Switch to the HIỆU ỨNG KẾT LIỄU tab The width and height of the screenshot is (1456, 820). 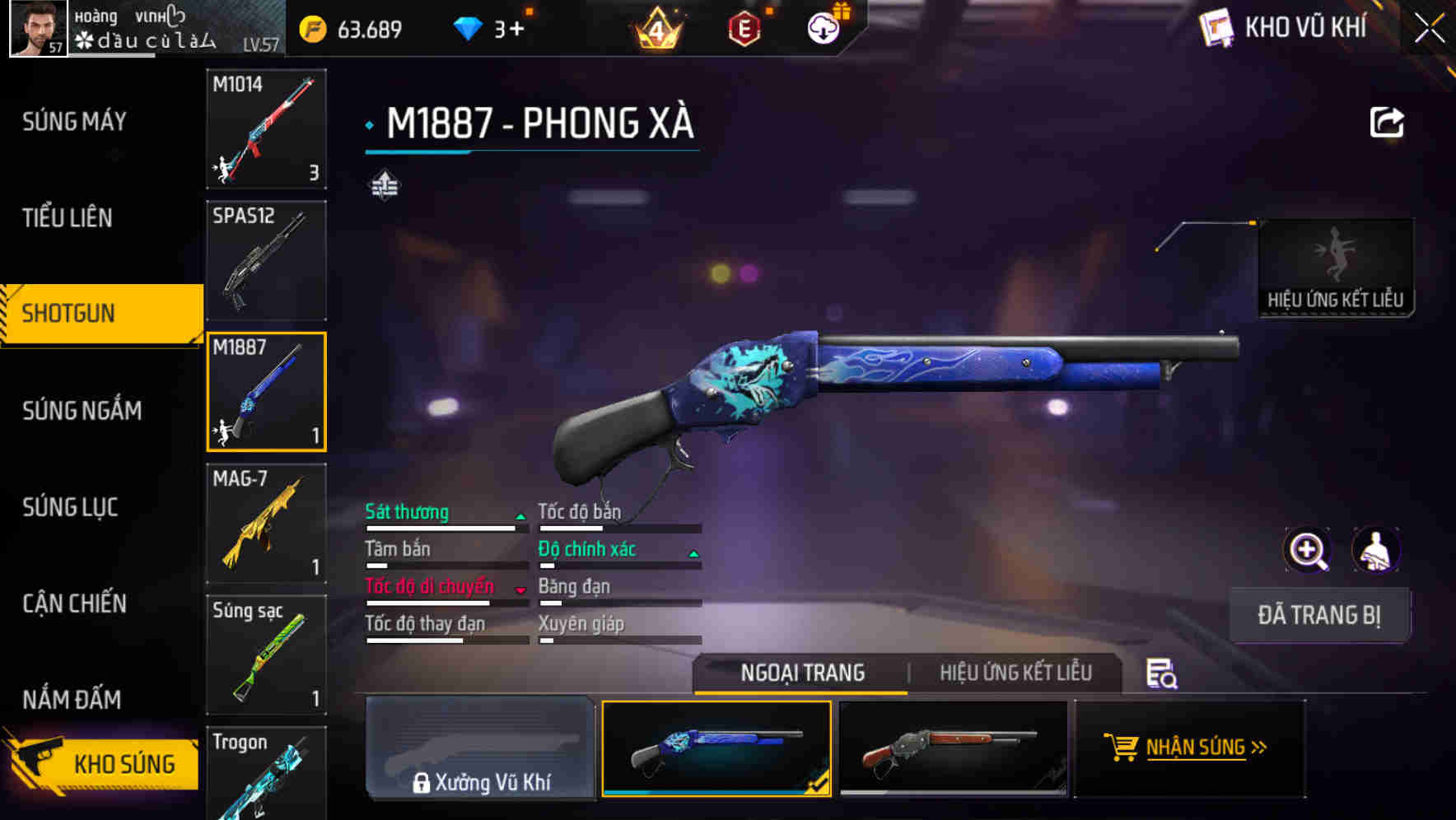[x=1016, y=673]
